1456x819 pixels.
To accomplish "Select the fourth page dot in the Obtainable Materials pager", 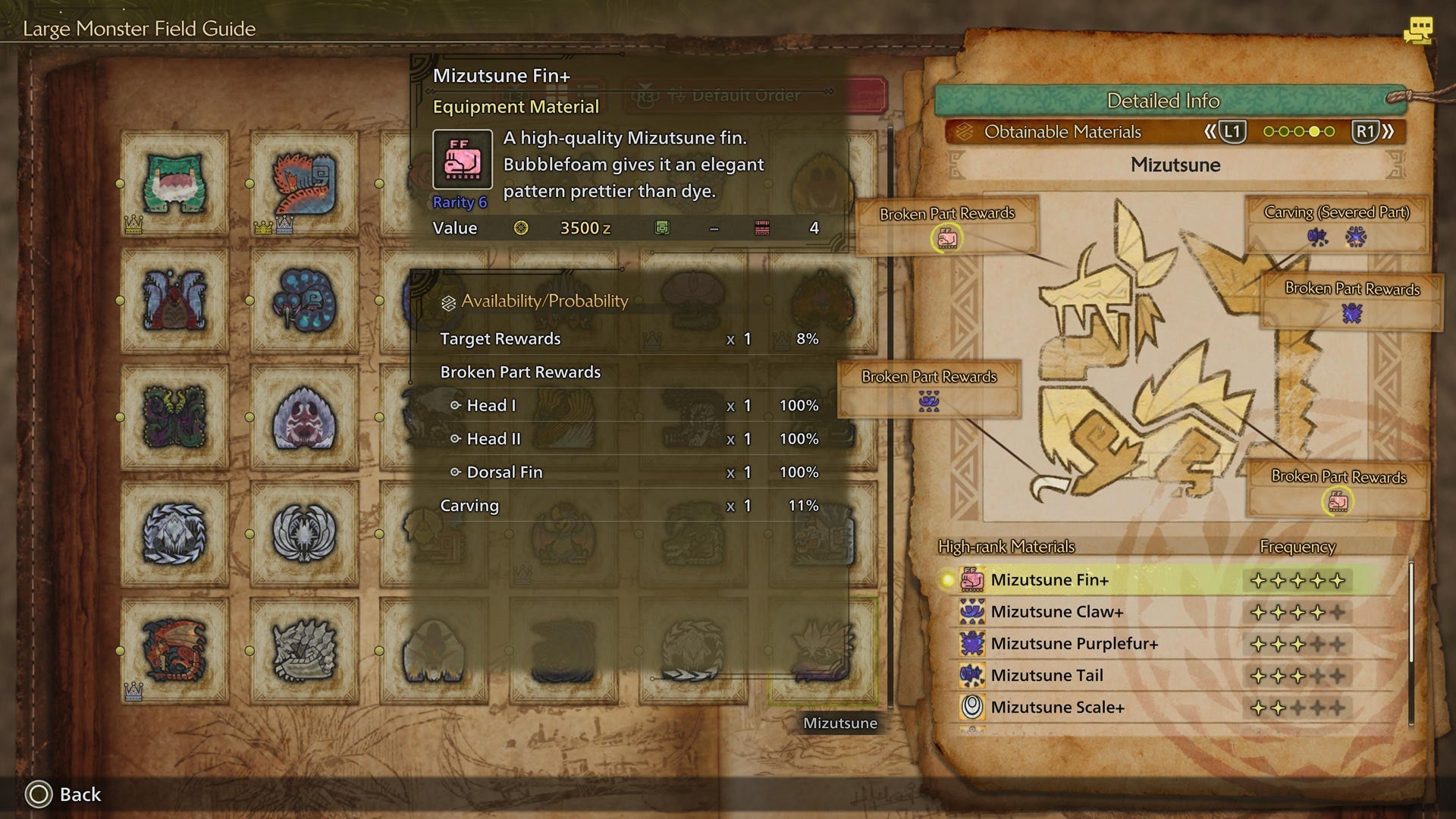I will (x=1314, y=130).
